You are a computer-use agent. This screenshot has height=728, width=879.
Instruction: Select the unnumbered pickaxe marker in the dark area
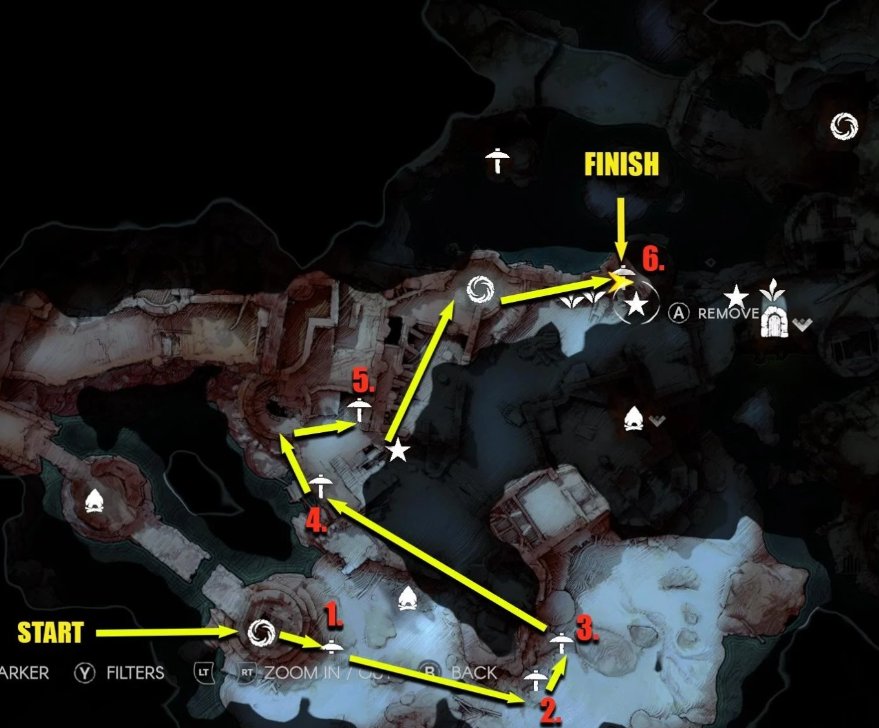(x=496, y=158)
